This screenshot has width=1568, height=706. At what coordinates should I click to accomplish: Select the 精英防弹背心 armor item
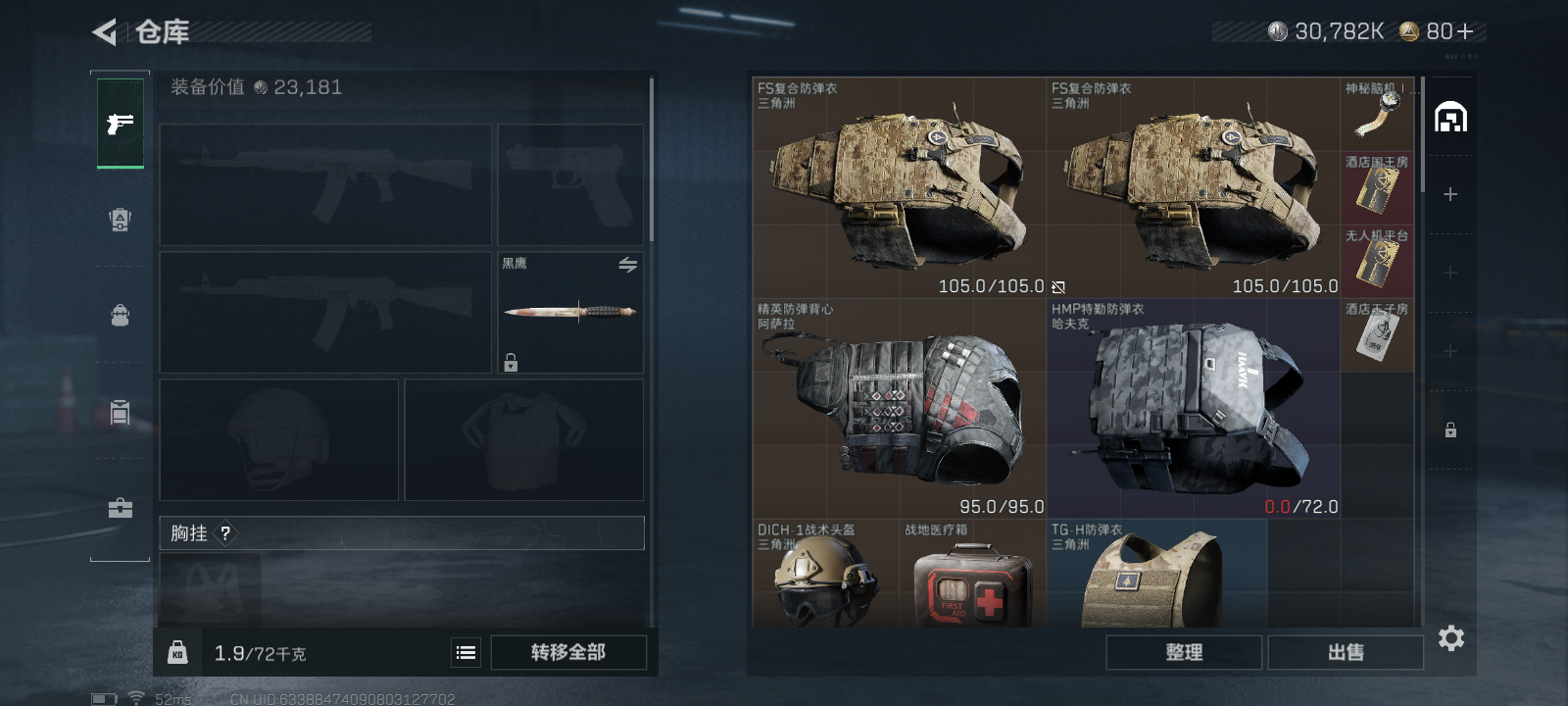(x=900, y=409)
